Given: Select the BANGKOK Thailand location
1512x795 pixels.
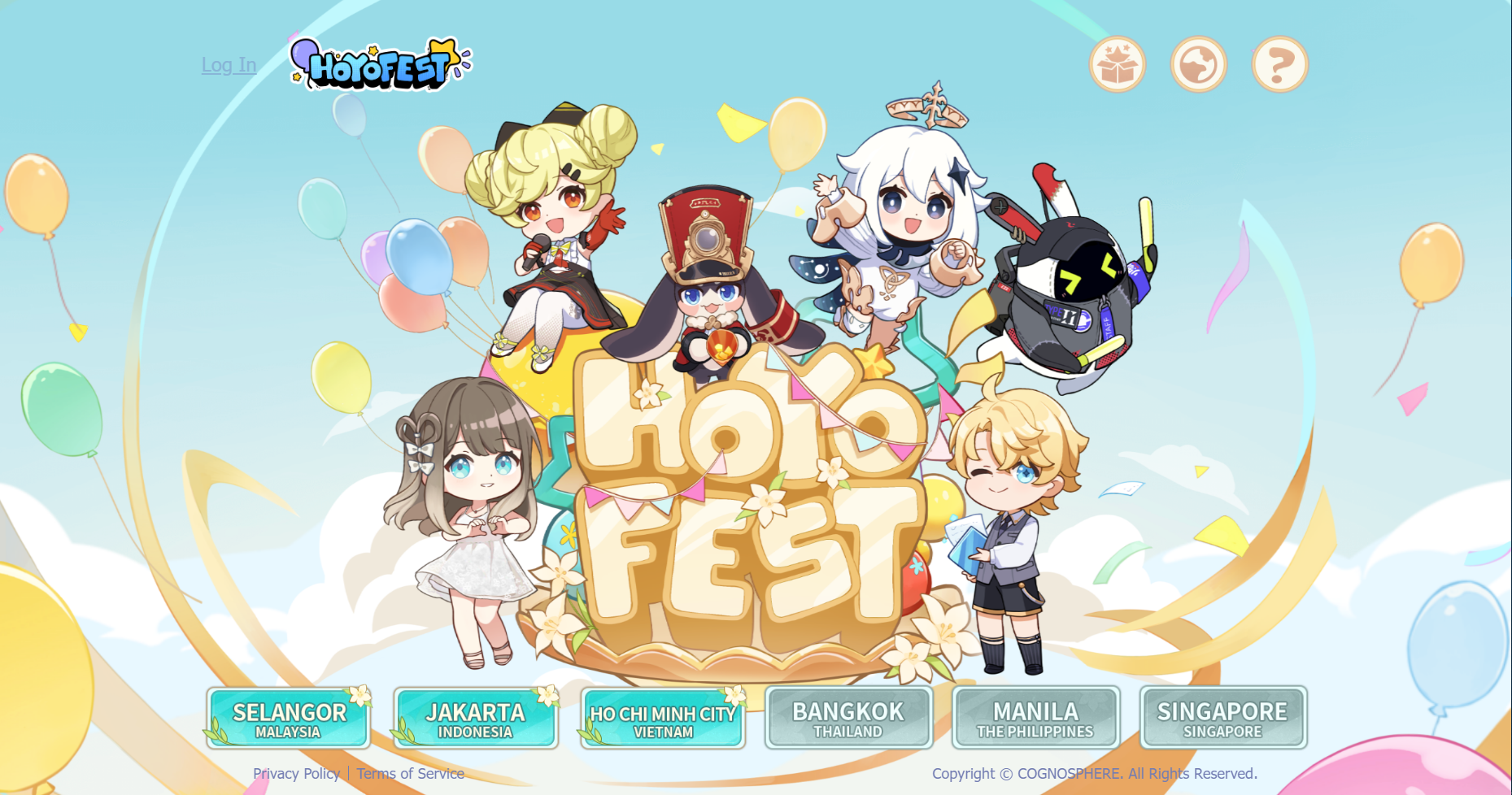Looking at the screenshot, I should (x=848, y=719).
